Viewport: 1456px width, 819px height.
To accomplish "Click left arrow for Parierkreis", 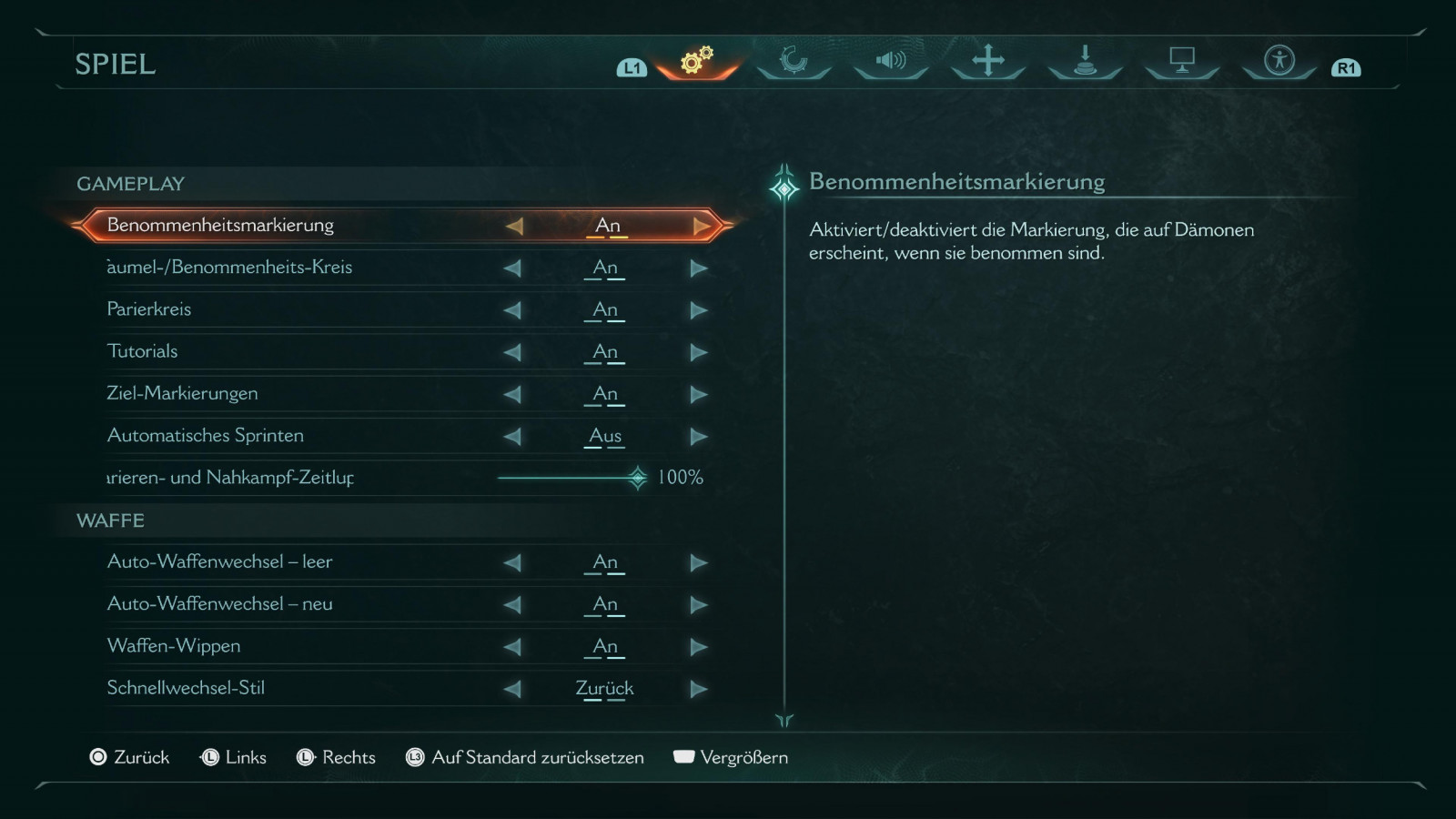I will click(512, 310).
